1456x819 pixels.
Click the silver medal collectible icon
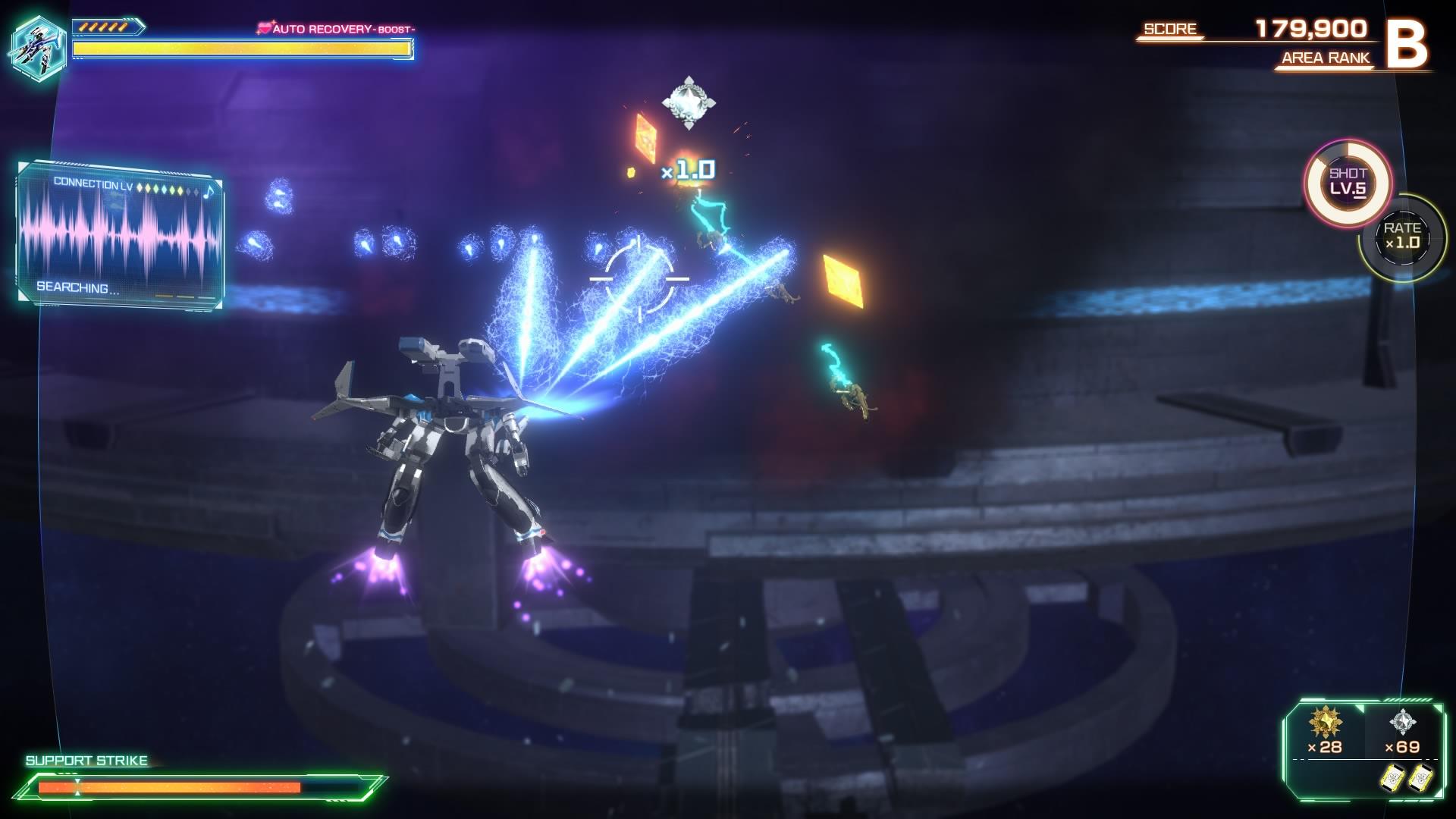(1402, 722)
